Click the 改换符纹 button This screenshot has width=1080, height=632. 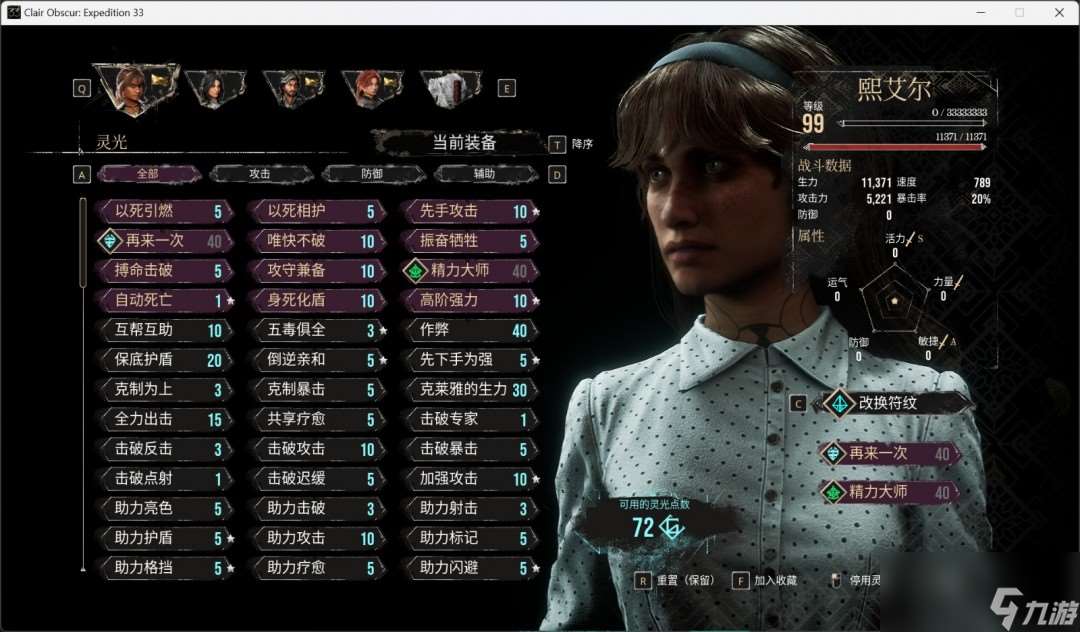tap(895, 403)
